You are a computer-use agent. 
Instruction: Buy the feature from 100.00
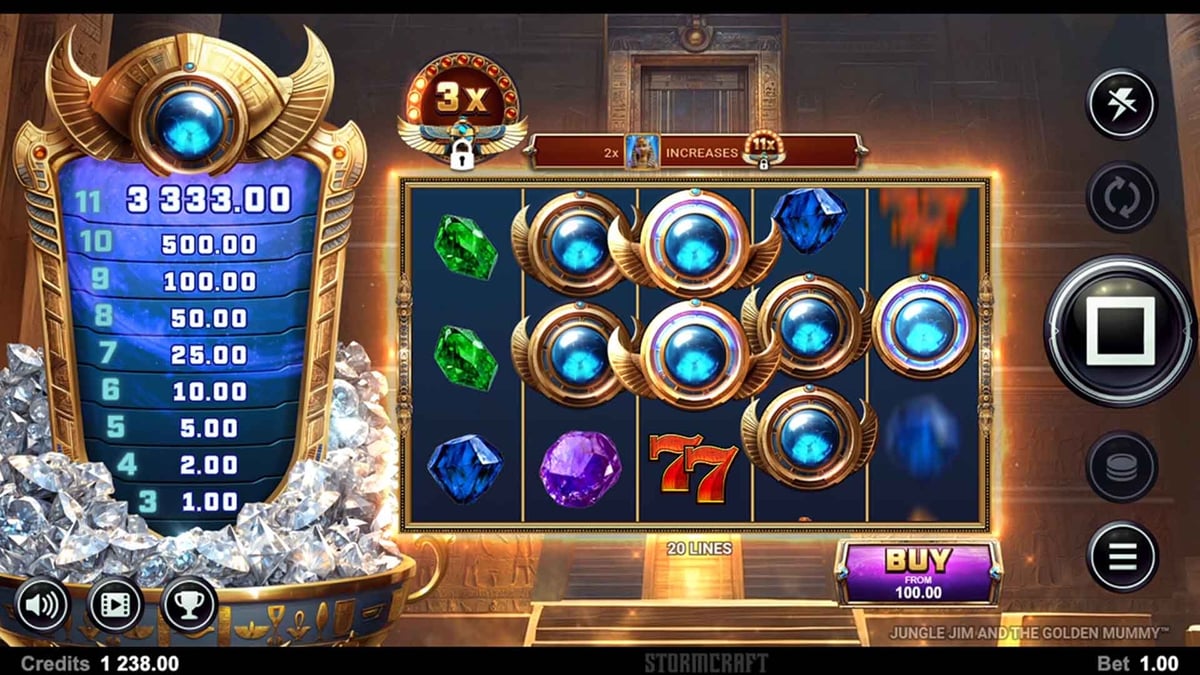pyautogui.click(x=918, y=573)
